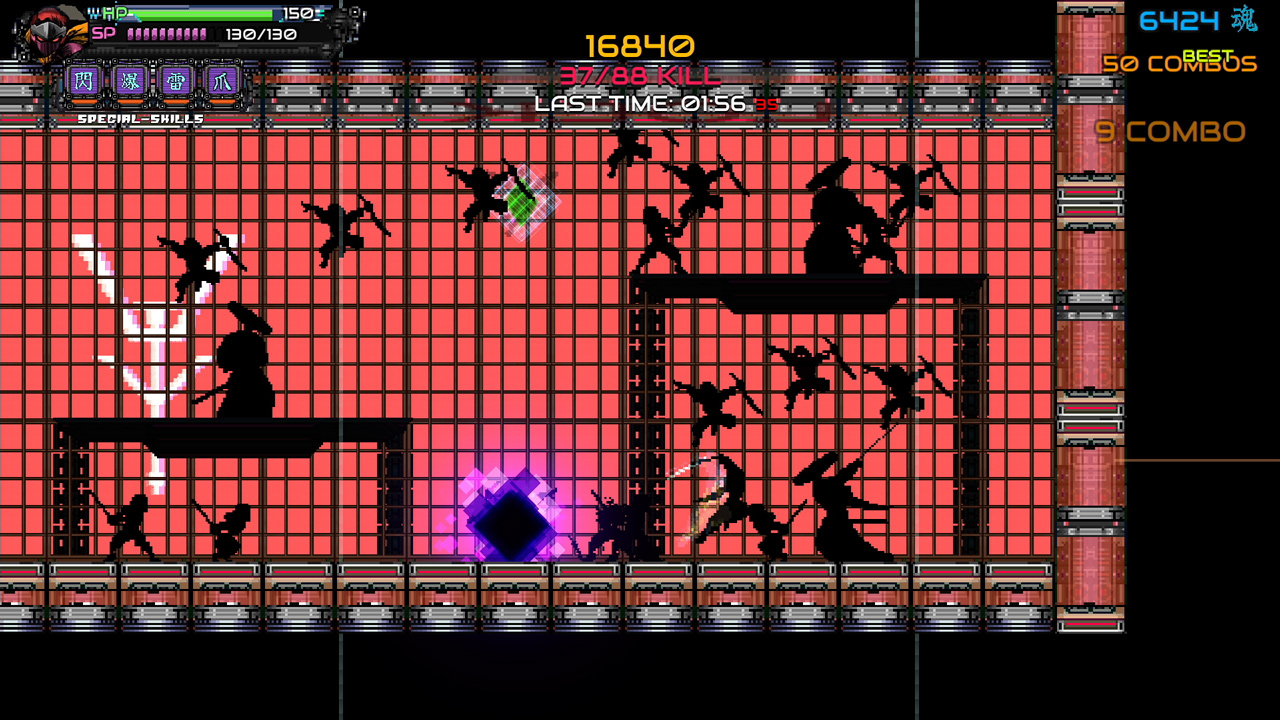
Task: Toggle the SPECIAL-SKILLS panel
Action: (140, 117)
